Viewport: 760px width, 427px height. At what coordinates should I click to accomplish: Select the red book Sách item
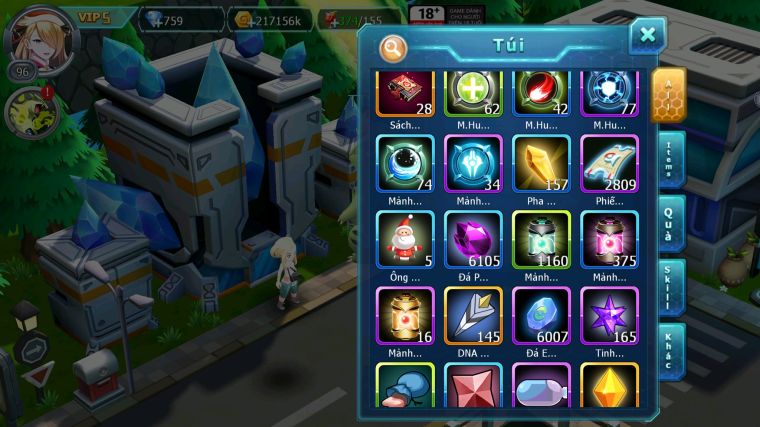(x=405, y=93)
